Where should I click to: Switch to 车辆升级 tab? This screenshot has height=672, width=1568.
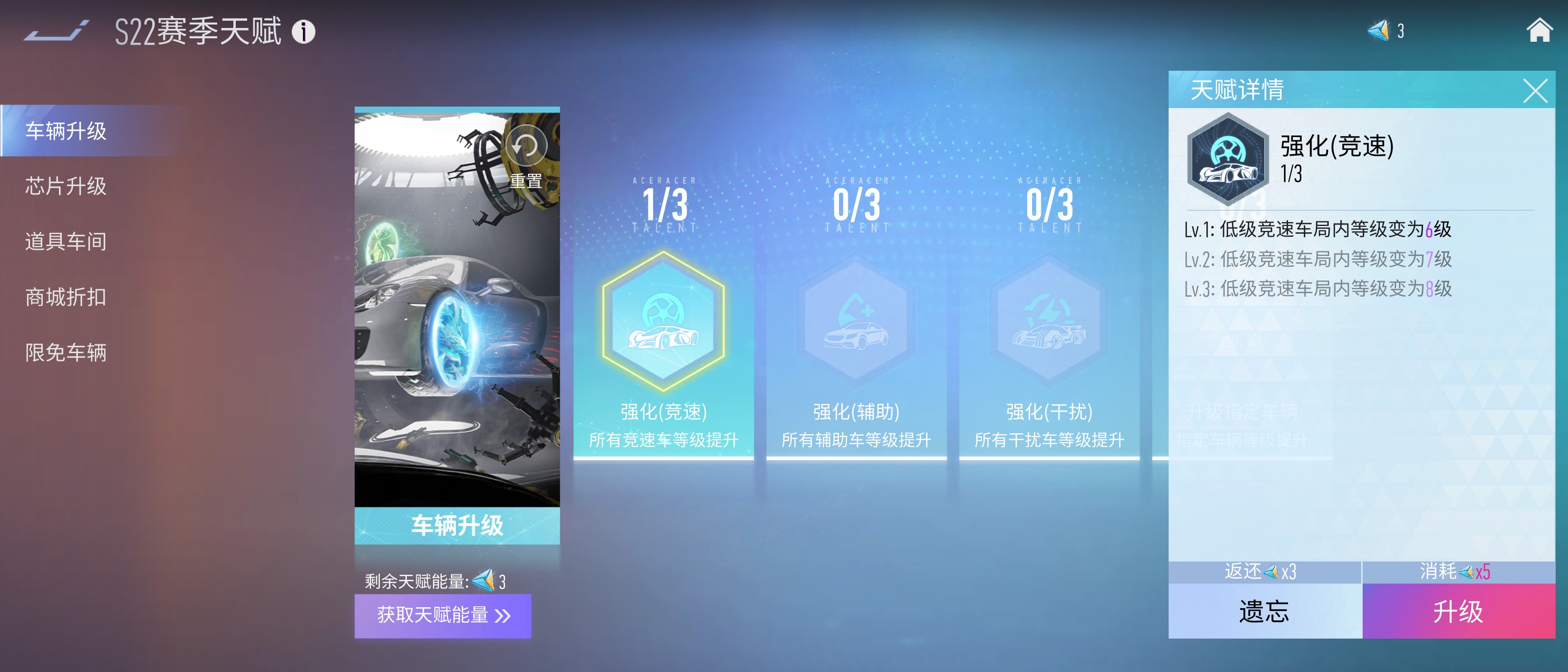pos(66,131)
